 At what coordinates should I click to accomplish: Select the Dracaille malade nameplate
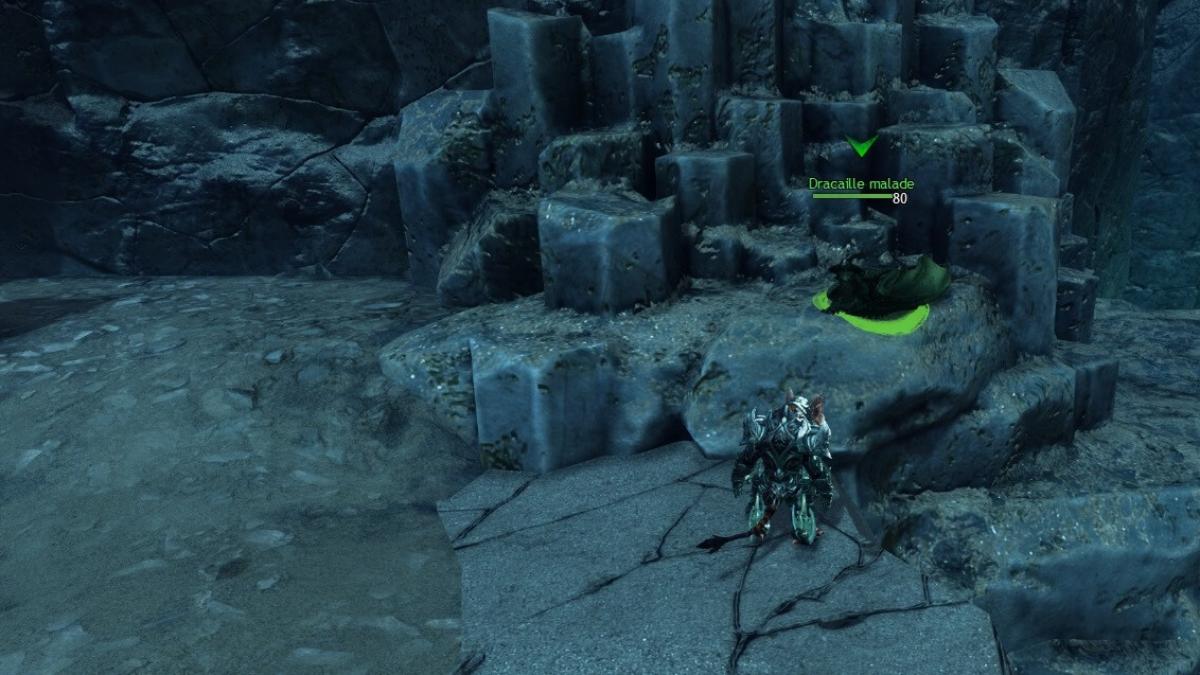[x=860, y=185]
